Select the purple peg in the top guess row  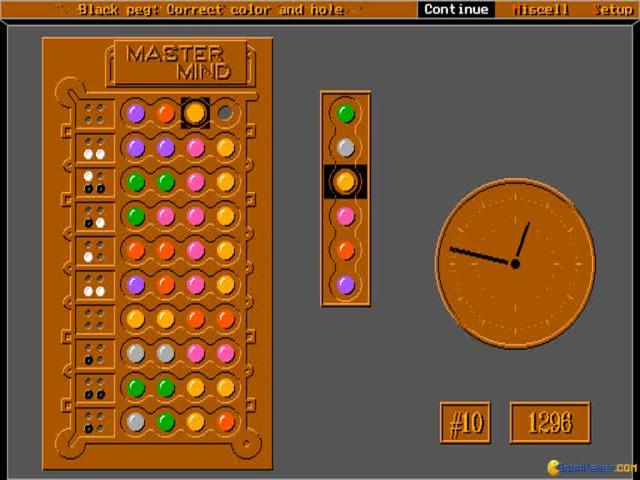pyautogui.click(x=136, y=113)
